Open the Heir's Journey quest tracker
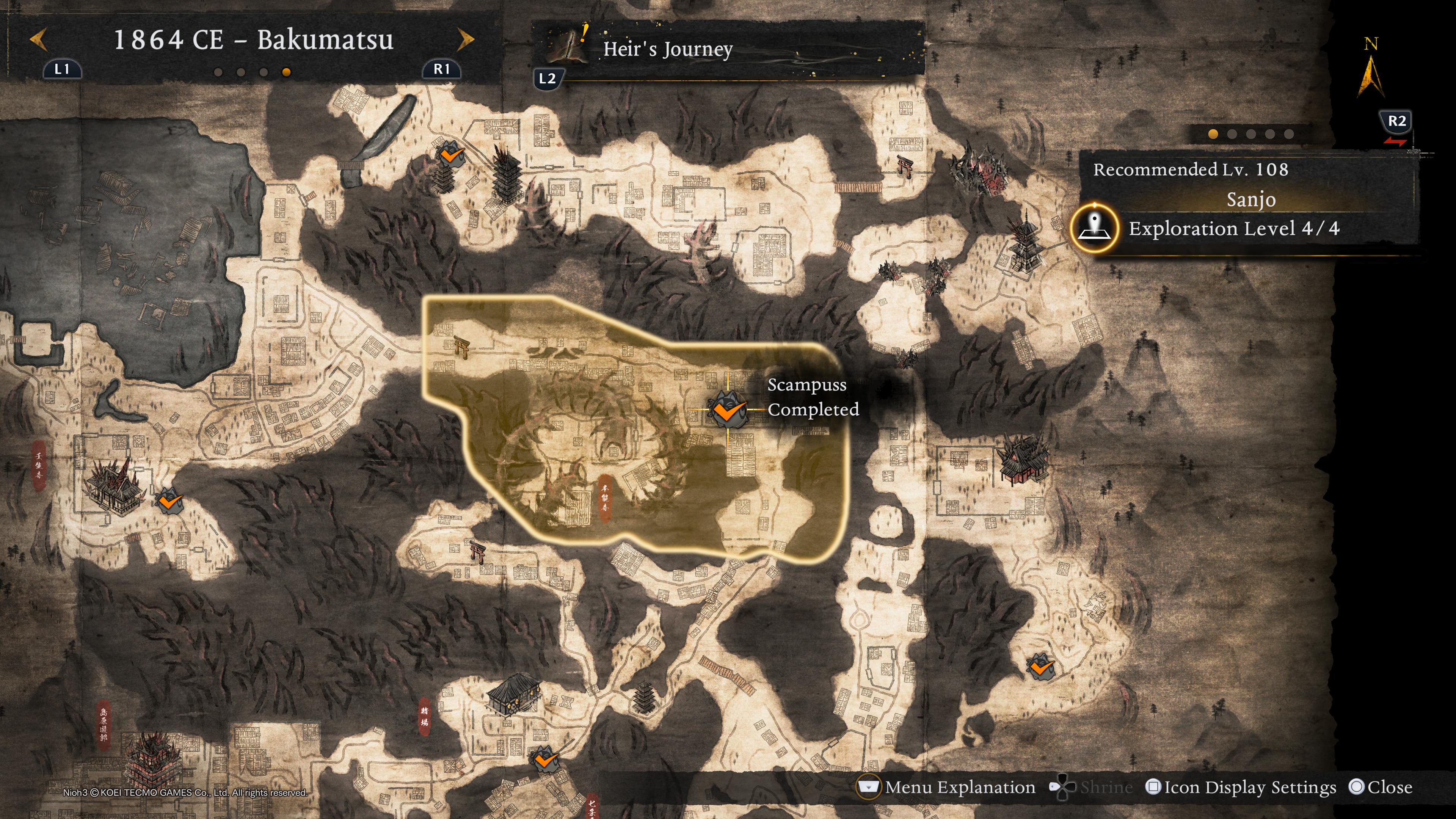Viewport: 1456px width, 819px height. [667, 49]
